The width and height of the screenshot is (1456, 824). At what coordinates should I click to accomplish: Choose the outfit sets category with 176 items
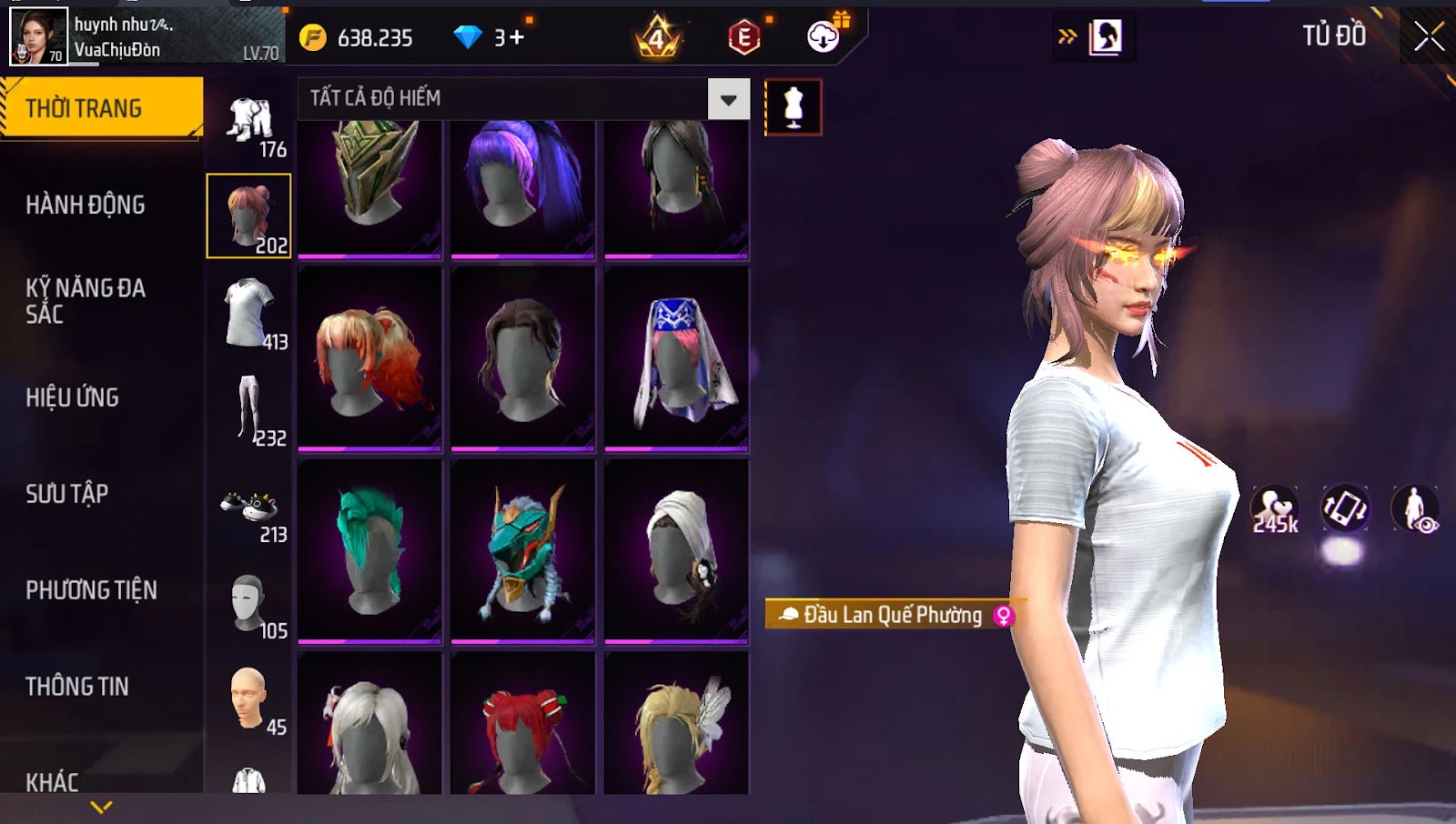tap(250, 124)
